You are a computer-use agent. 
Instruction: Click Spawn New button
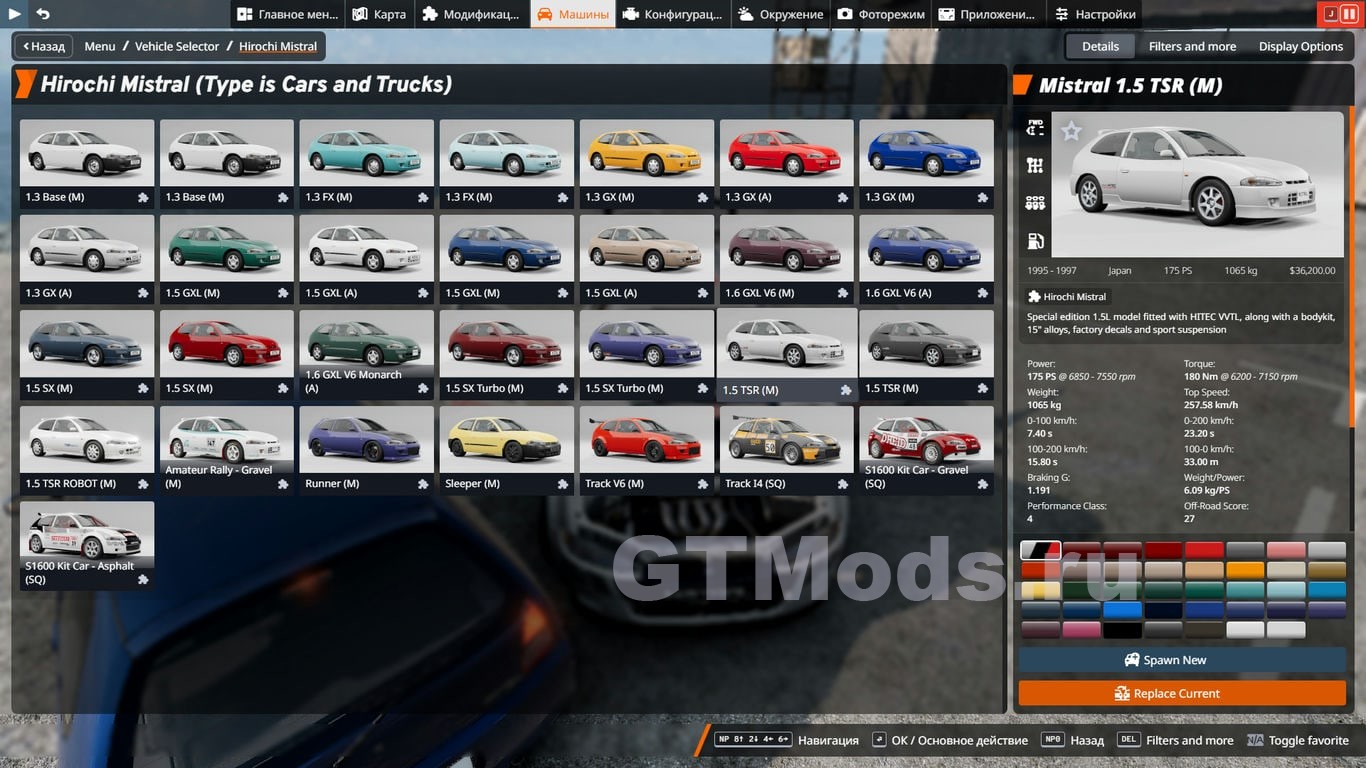tap(1182, 660)
